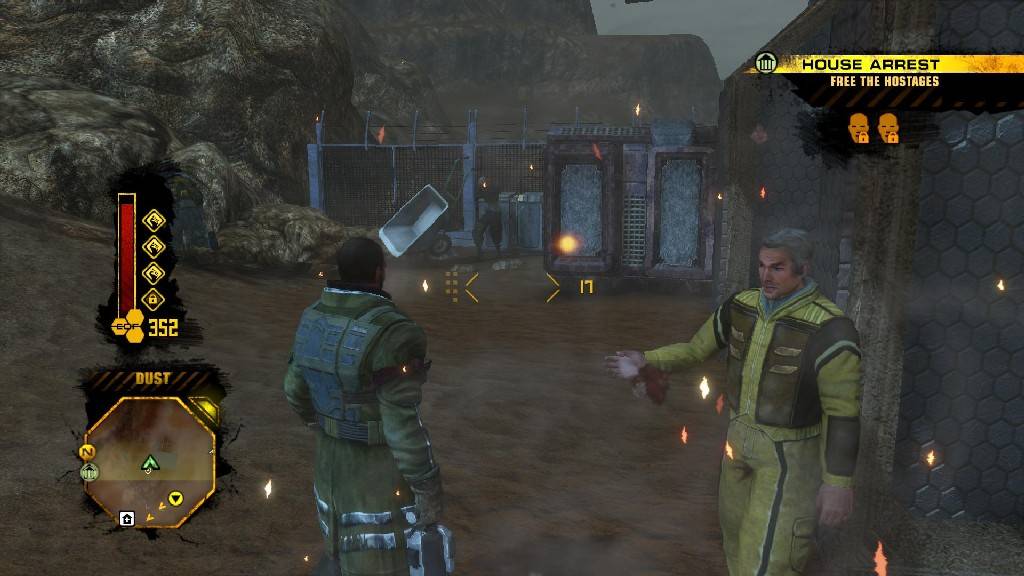1024x576 pixels.
Task: Select the yellow circle arrow minimap marker
Action: click(x=176, y=497)
